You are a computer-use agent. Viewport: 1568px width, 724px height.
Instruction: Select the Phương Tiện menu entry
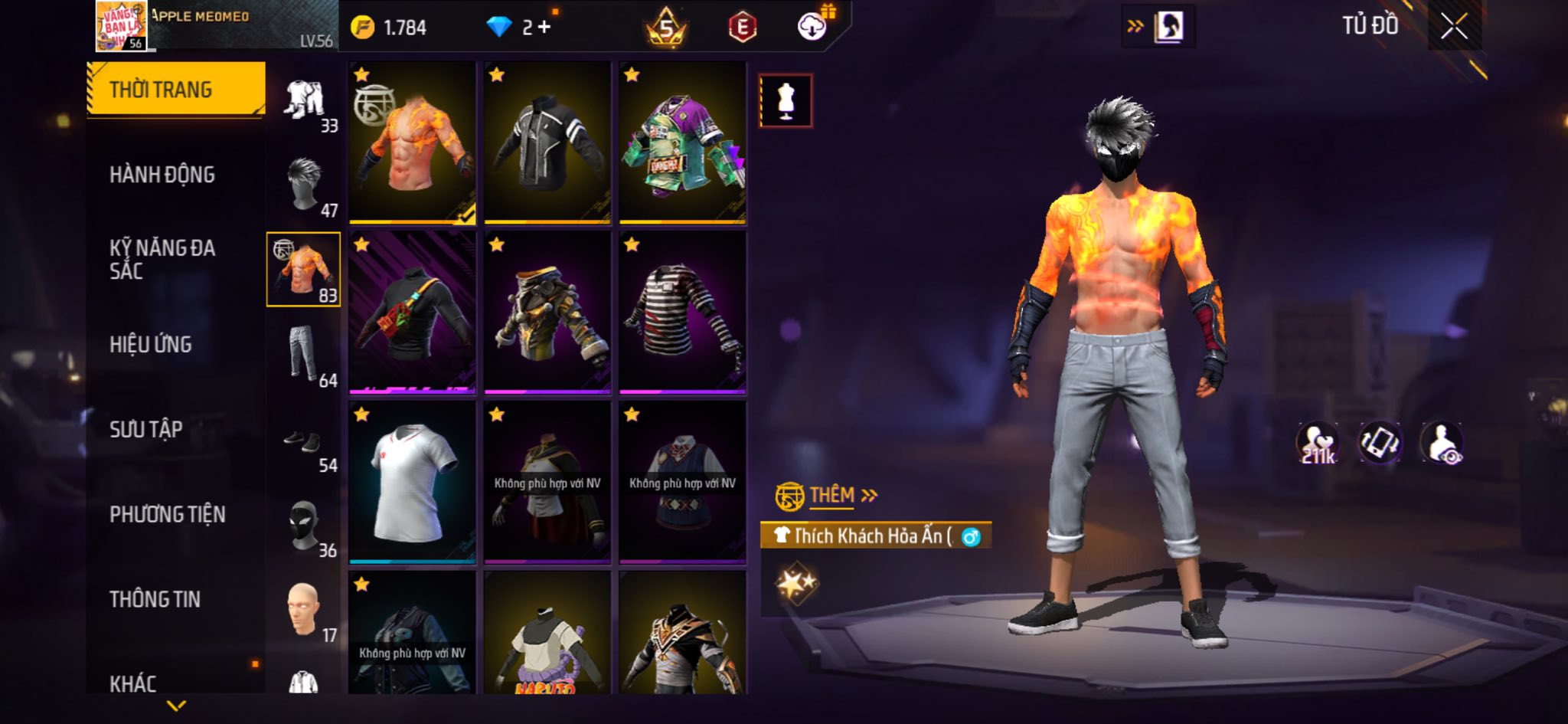click(x=168, y=514)
